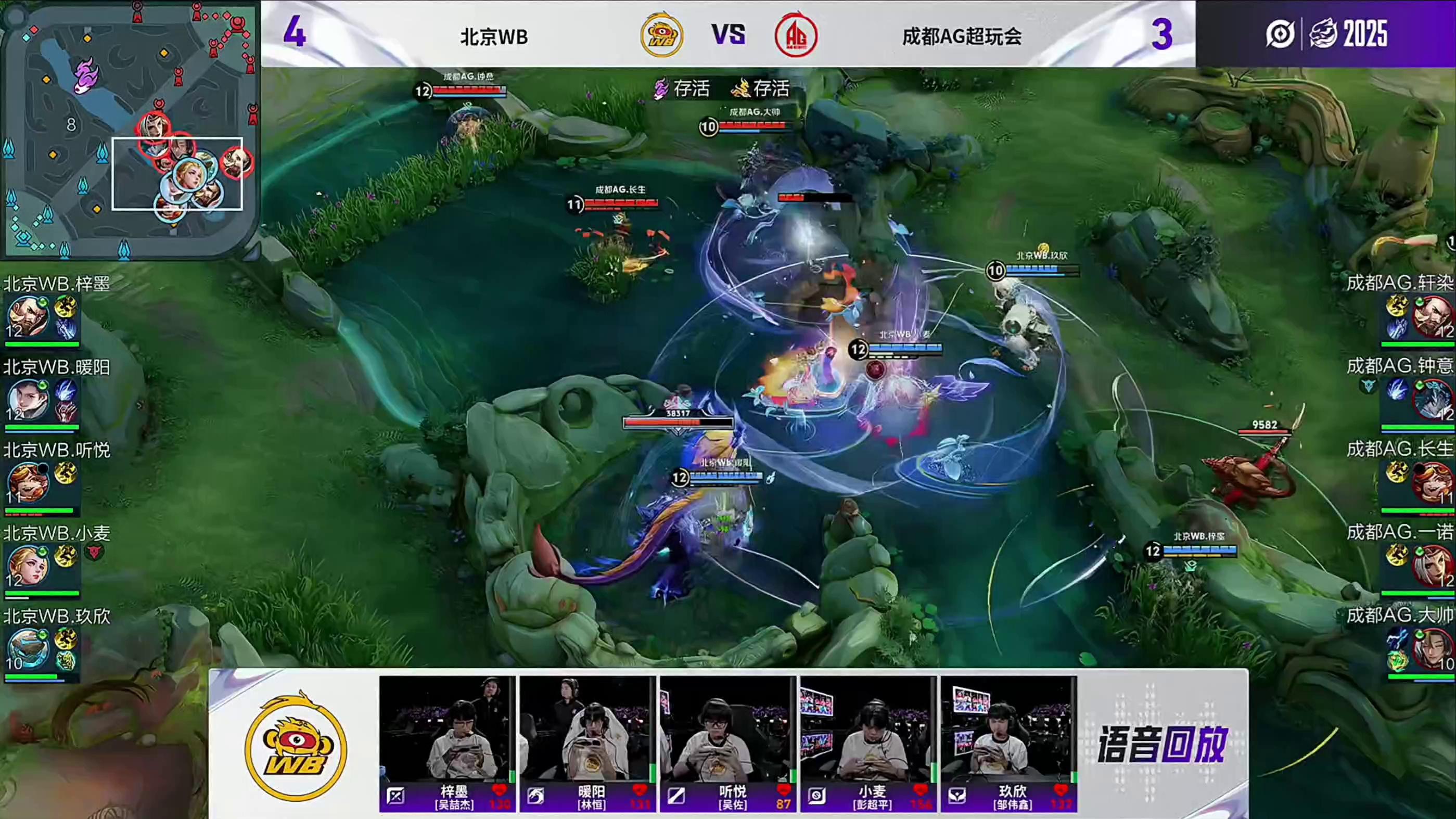The width and height of the screenshot is (1456, 819).
Task: Open 梓墨 [吴喆杰] player webcam thumbnail
Action: 447,729
